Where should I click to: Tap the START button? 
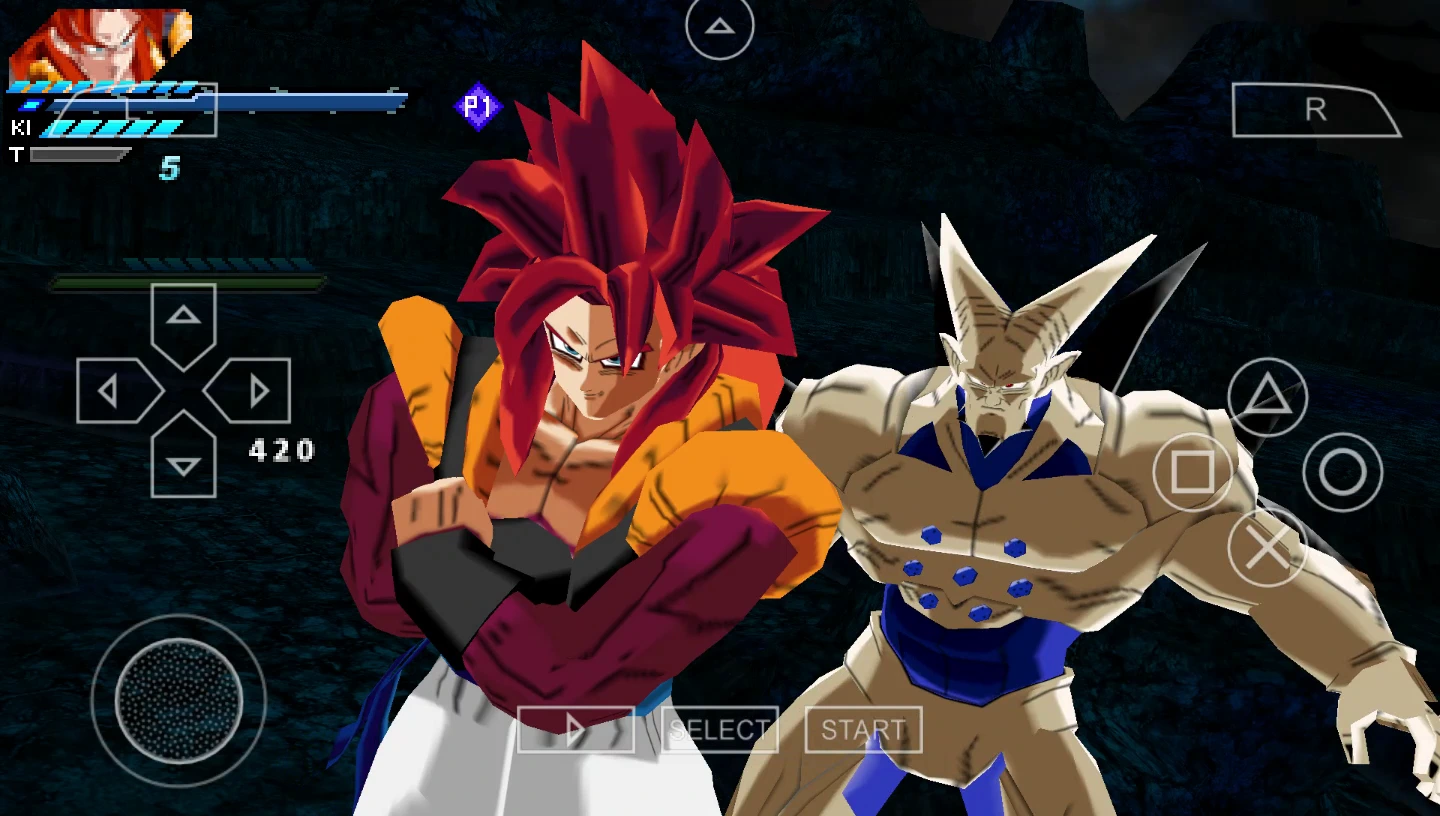[863, 730]
